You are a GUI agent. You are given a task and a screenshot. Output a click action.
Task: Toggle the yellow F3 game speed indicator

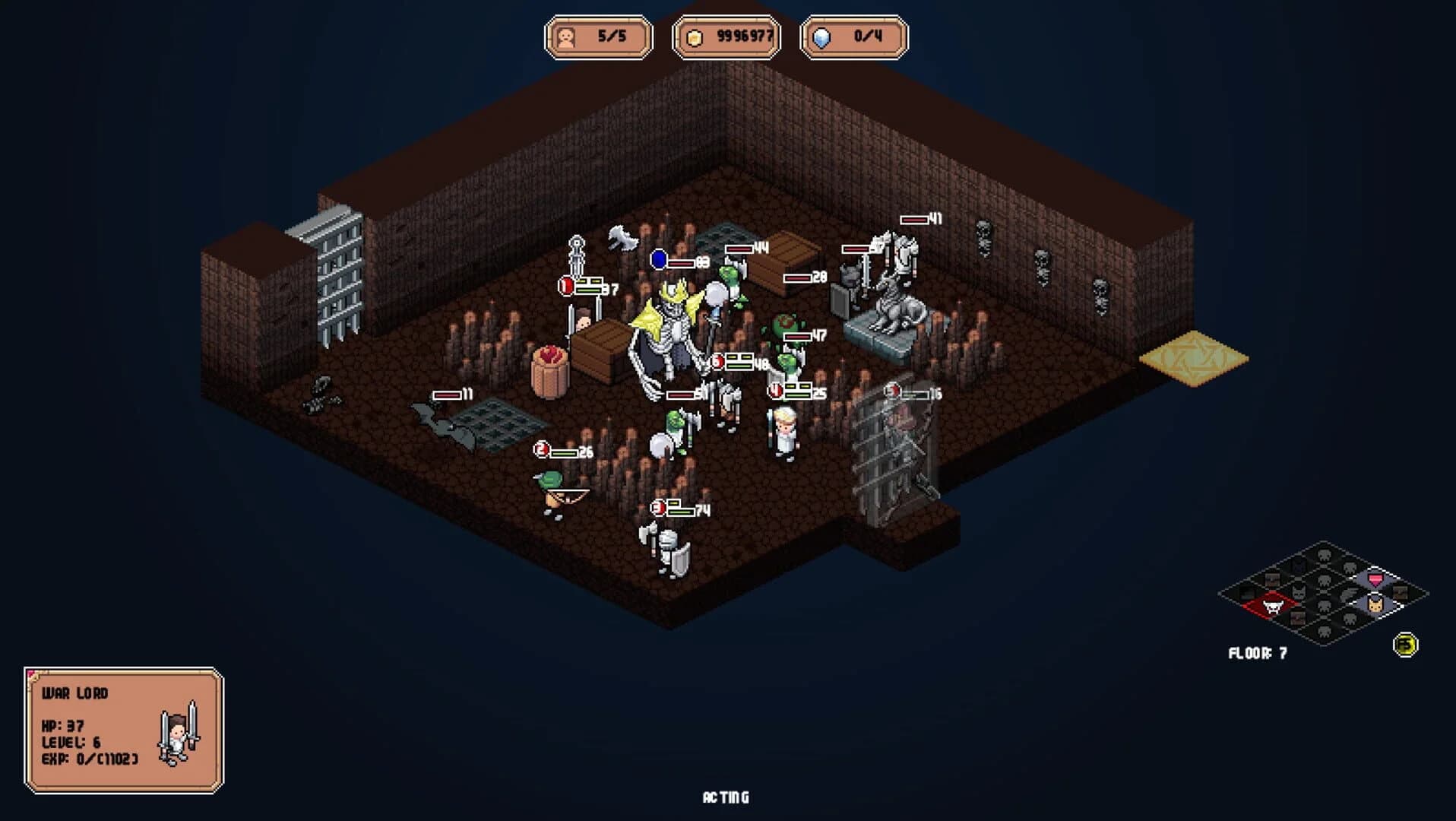[x=1405, y=645]
